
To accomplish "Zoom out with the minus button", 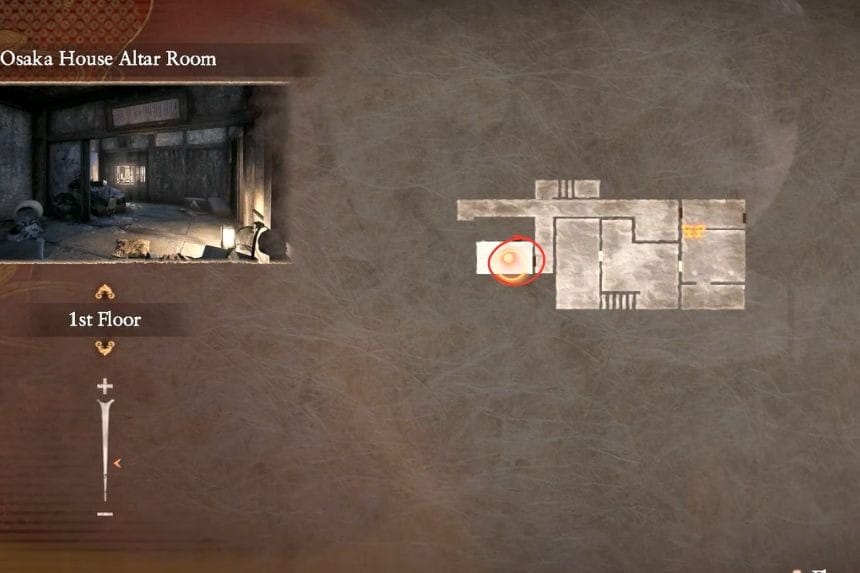I will (105, 514).
